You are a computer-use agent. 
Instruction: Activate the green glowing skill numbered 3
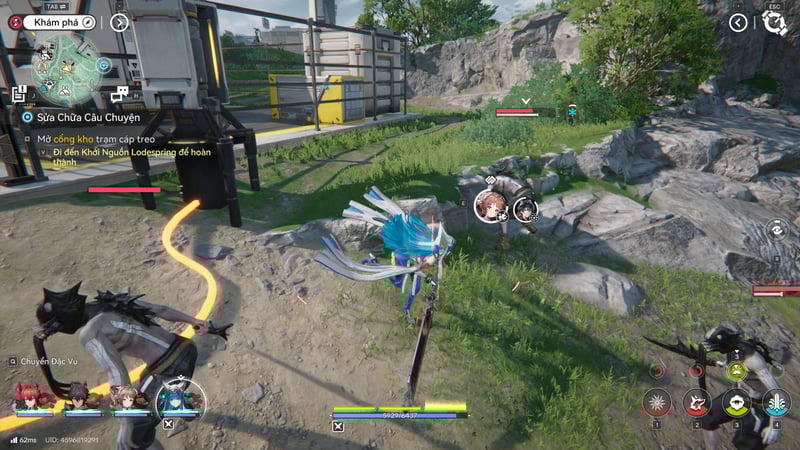pyautogui.click(x=736, y=402)
